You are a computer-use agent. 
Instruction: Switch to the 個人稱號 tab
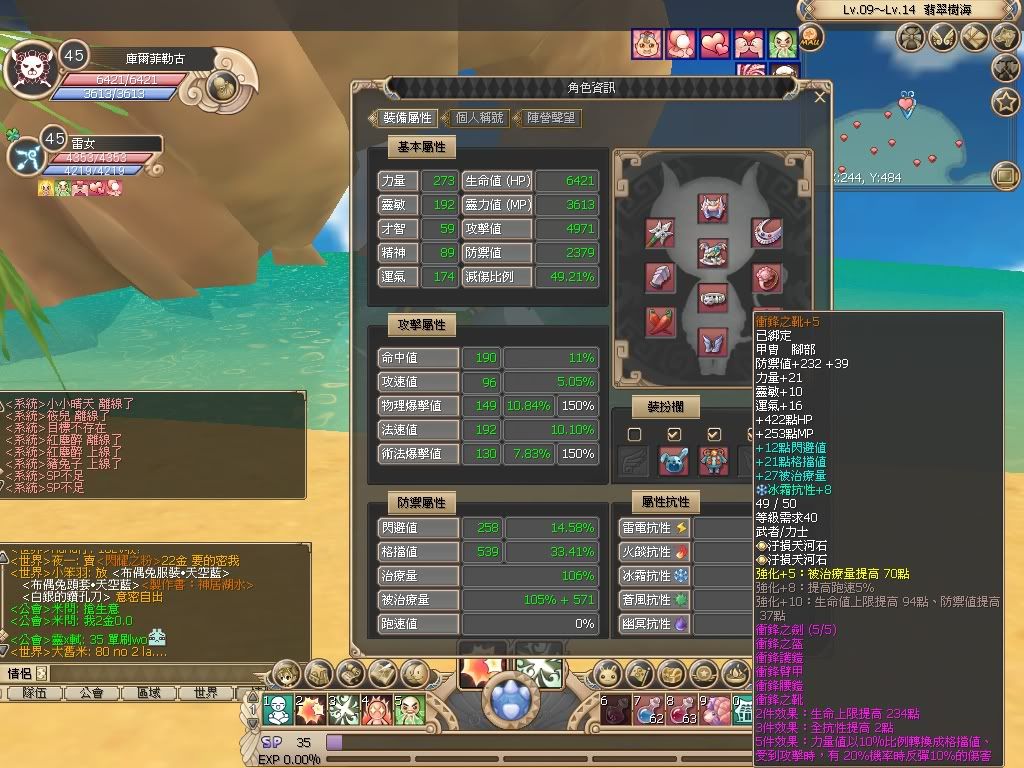pyautogui.click(x=480, y=118)
